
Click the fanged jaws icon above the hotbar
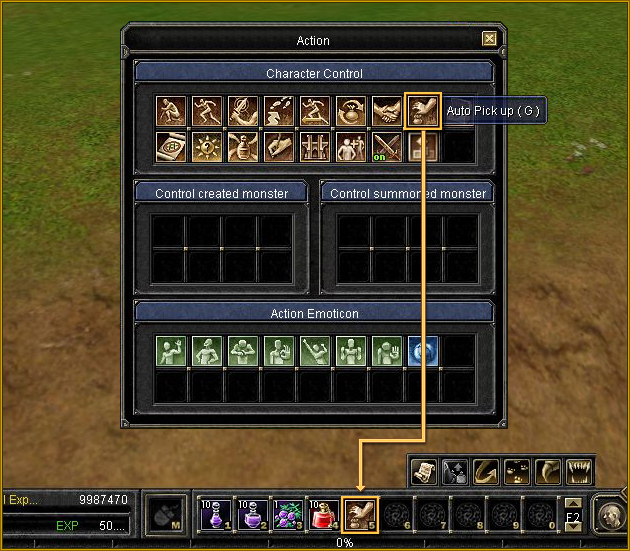[580, 471]
